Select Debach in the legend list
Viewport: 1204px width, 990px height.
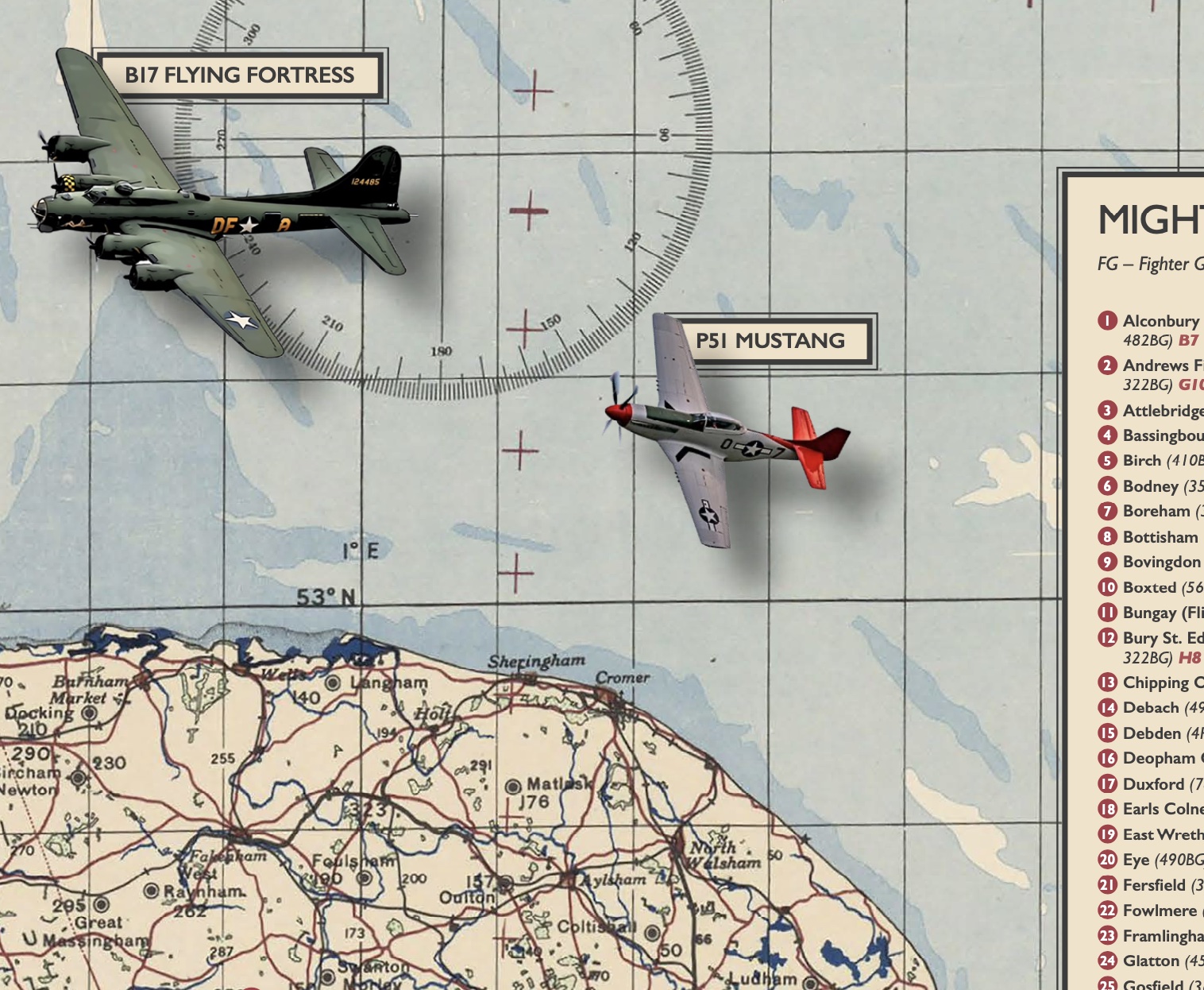1150,707
